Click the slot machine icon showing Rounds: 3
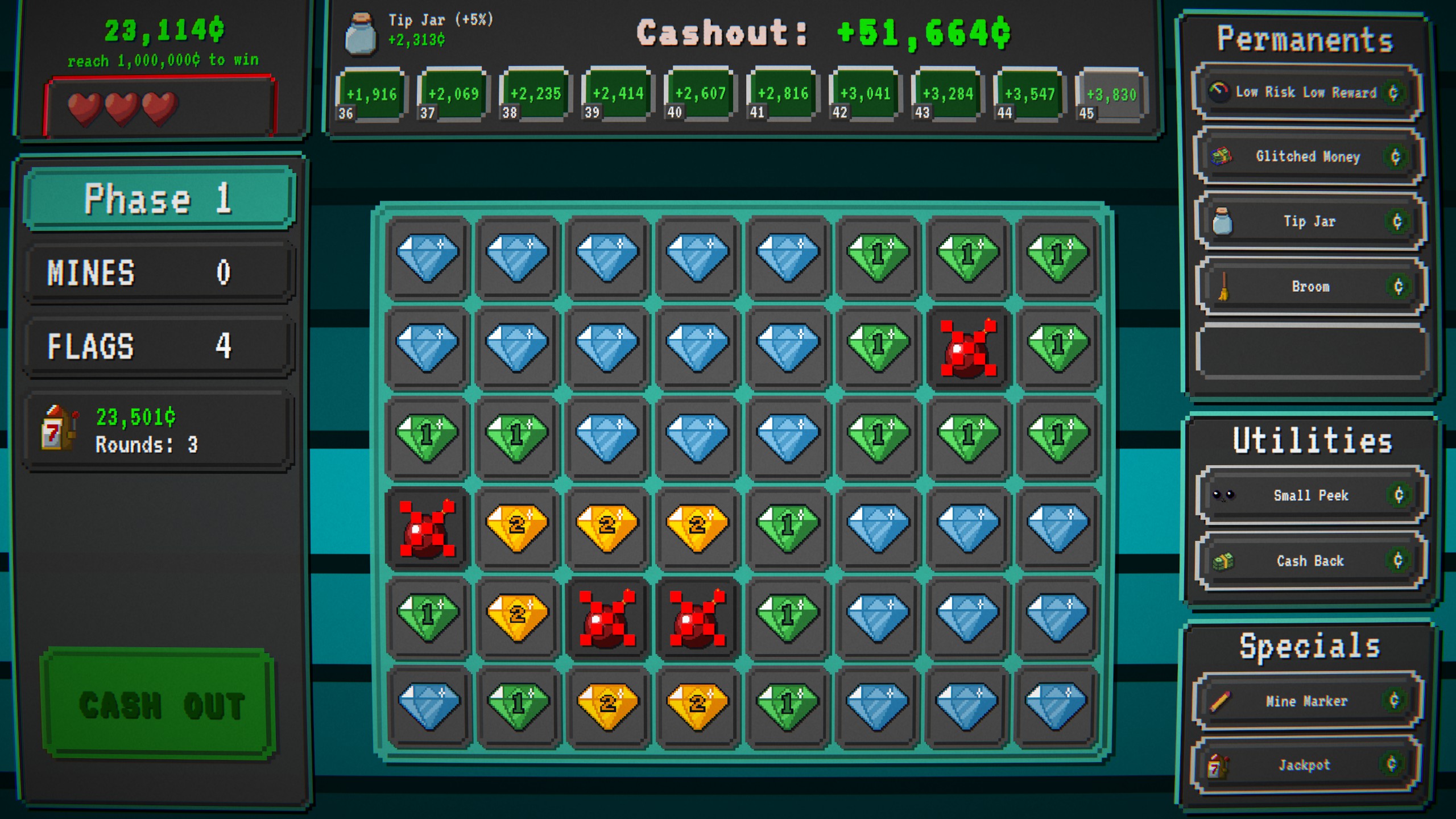 pos(60,429)
